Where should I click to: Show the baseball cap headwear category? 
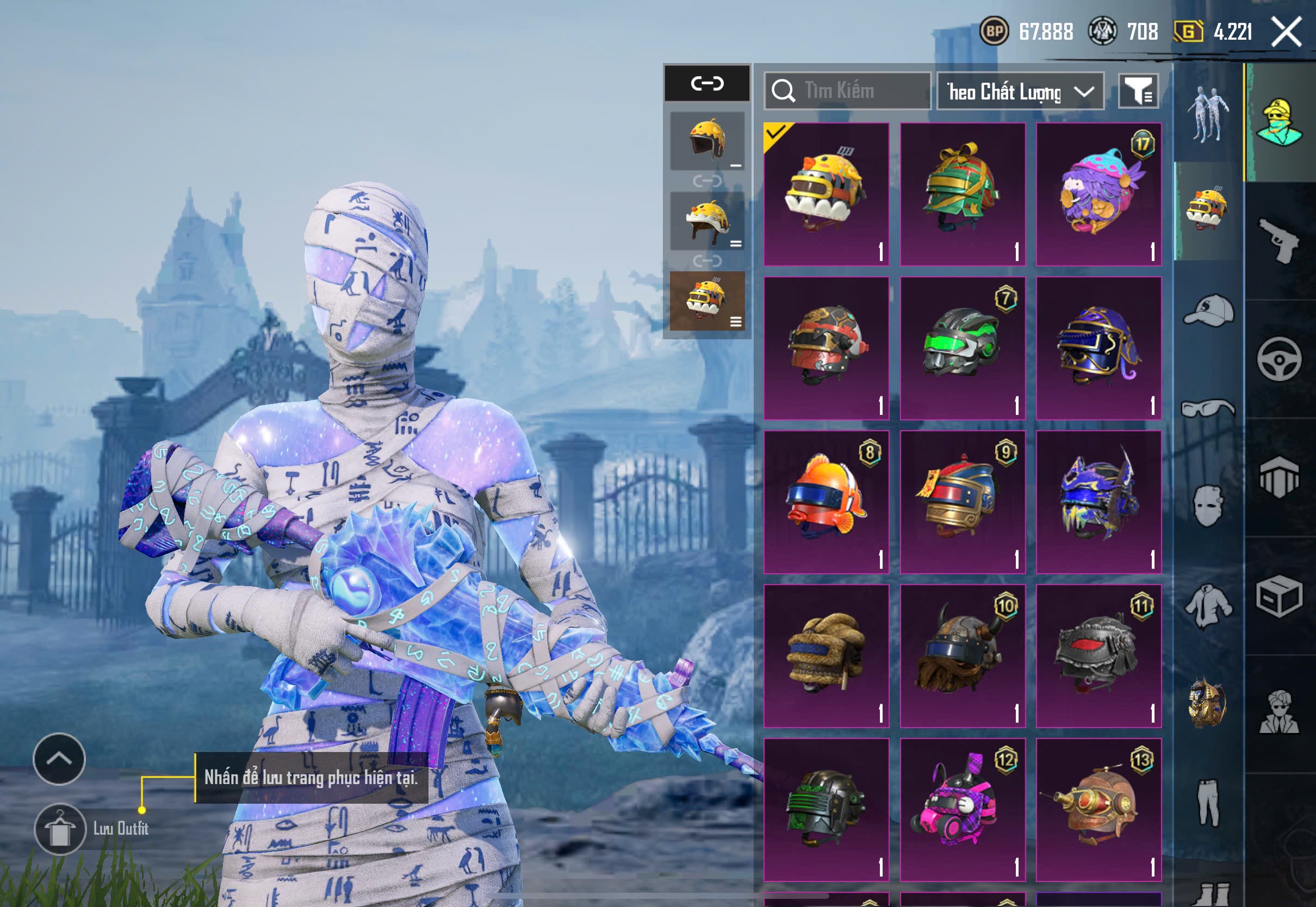pyautogui.click(x=1209, y=310)
